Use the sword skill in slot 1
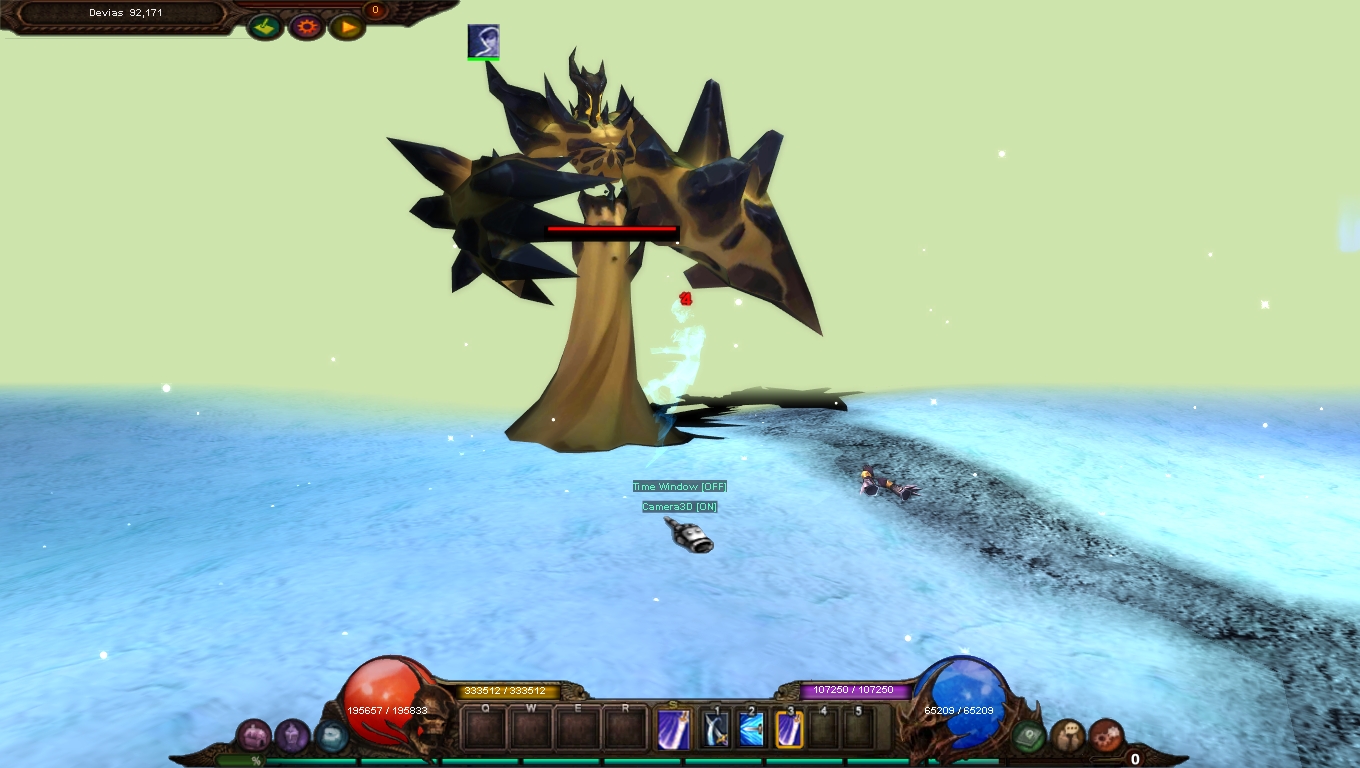The width and height of the screenshot is (1360, 768). pos(715,729)
